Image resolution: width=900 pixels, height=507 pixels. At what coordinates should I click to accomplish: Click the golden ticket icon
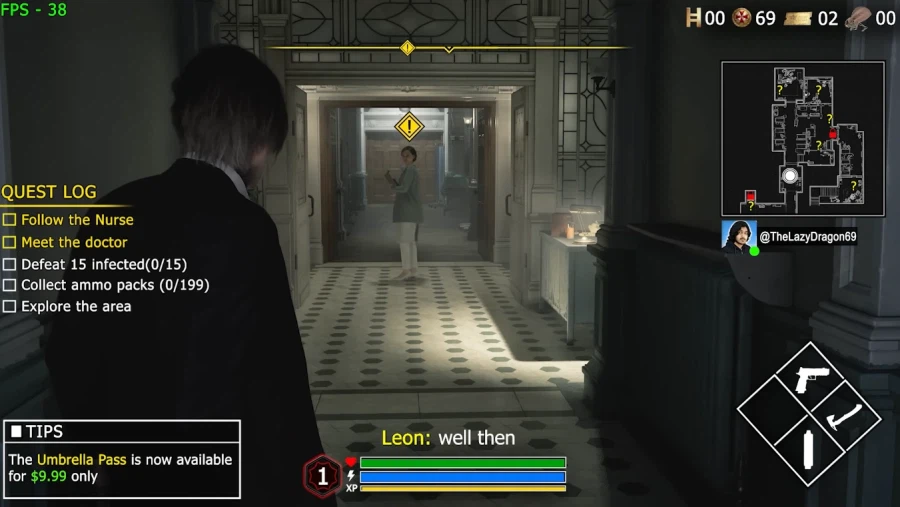(x=798, y=18)
